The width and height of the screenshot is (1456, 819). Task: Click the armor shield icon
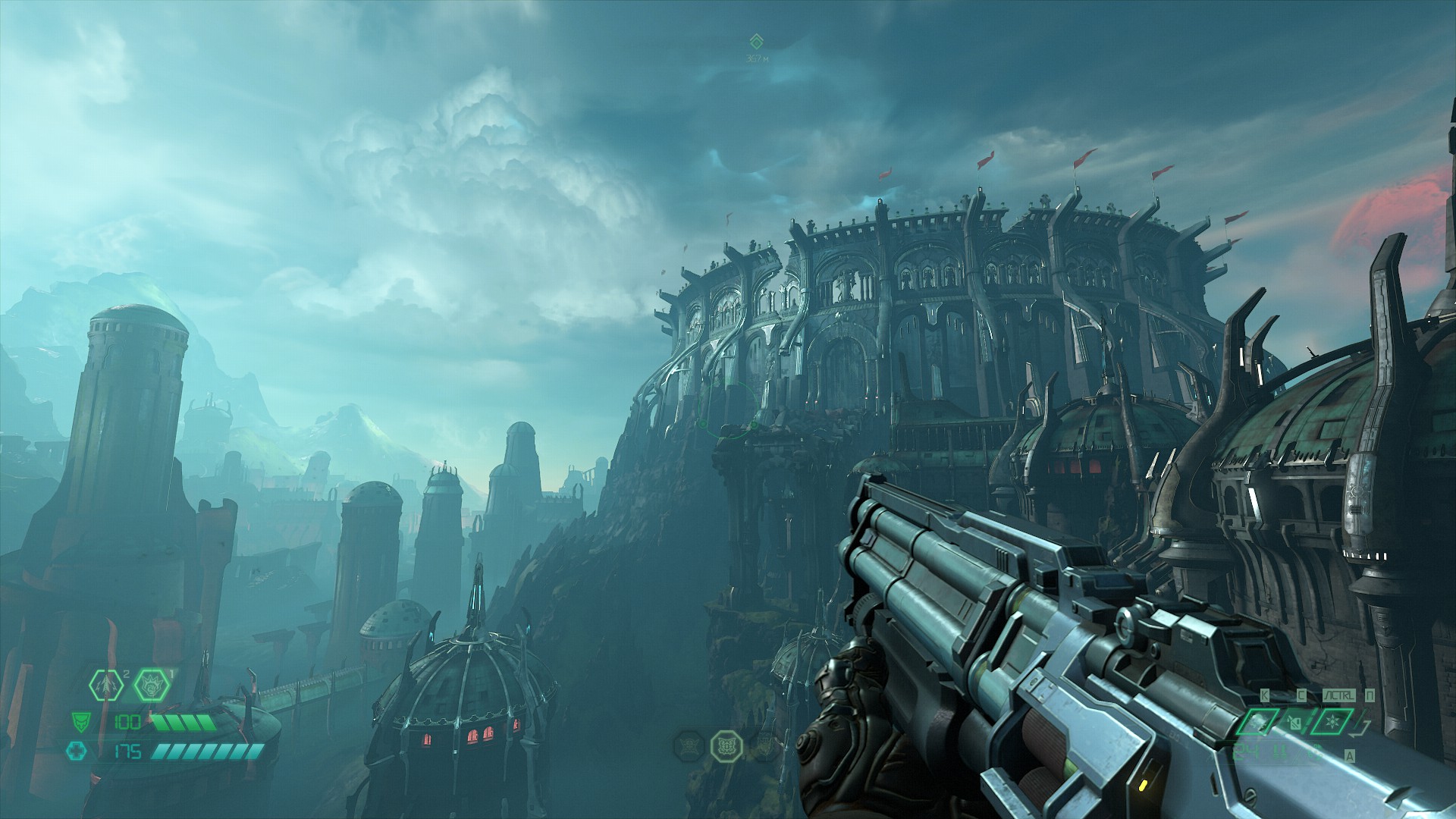click(x=81, y=722)
